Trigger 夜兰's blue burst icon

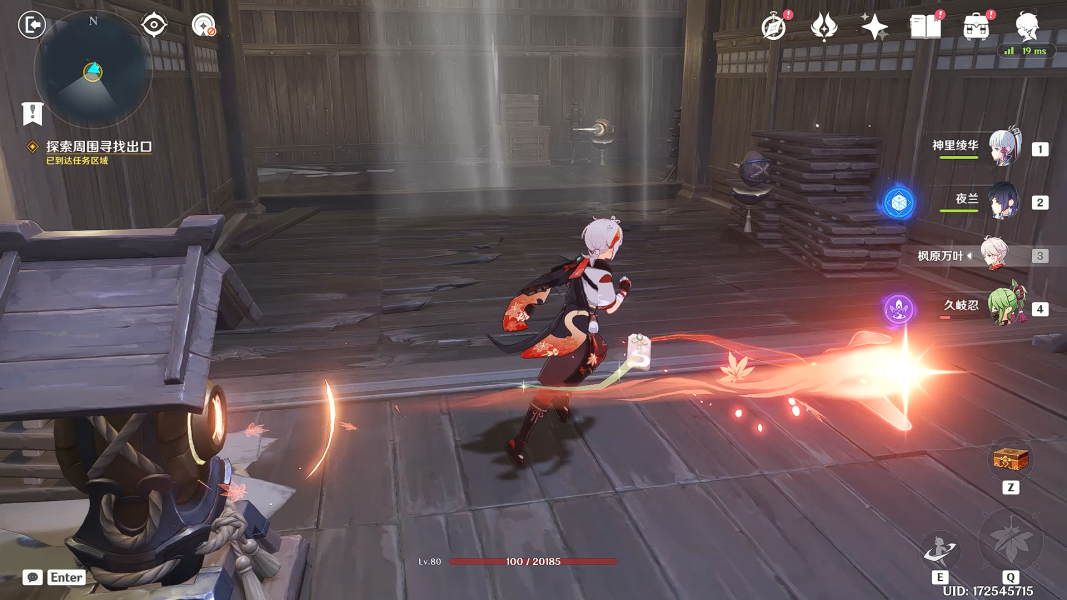click(x=898, y=203)
